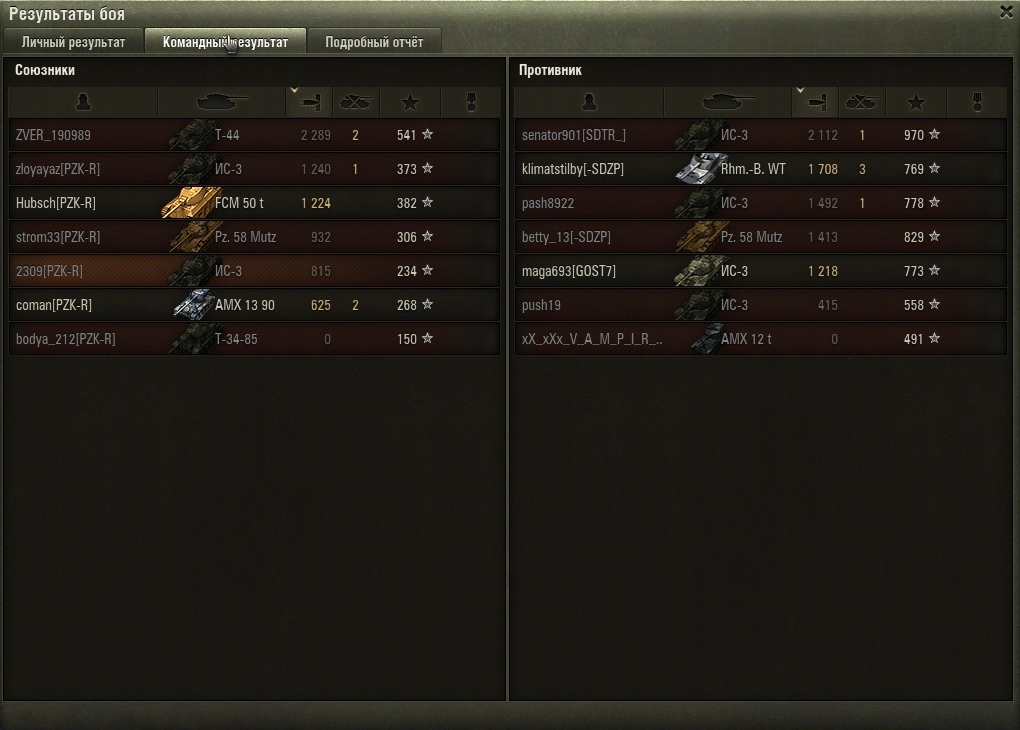The image size is (1020, 730).
Task: Switch to the Личный результат tab
Action: [73, 42]
